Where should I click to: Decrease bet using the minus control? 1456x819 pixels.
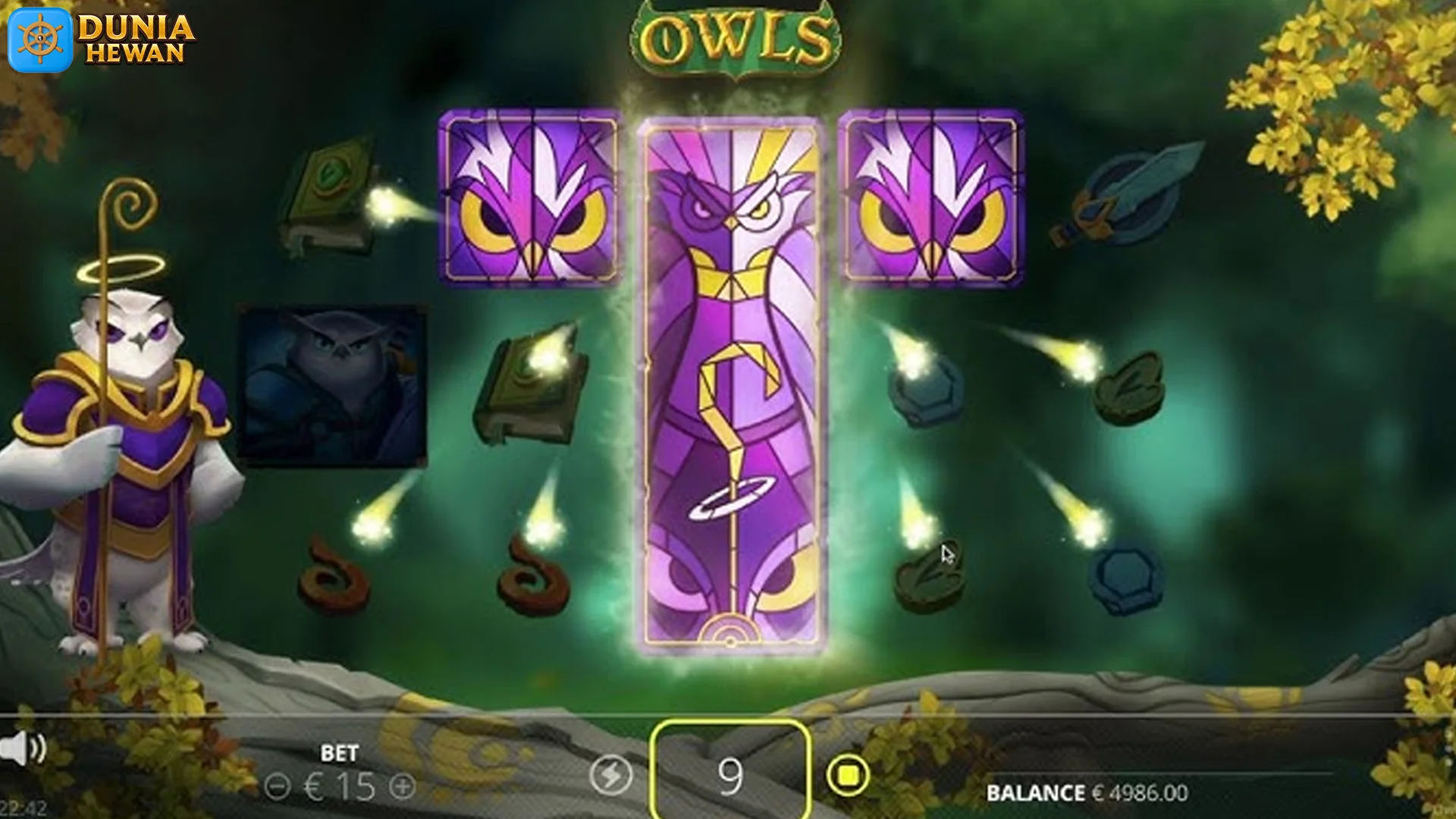pyautogui.click(x=278, y=787)
